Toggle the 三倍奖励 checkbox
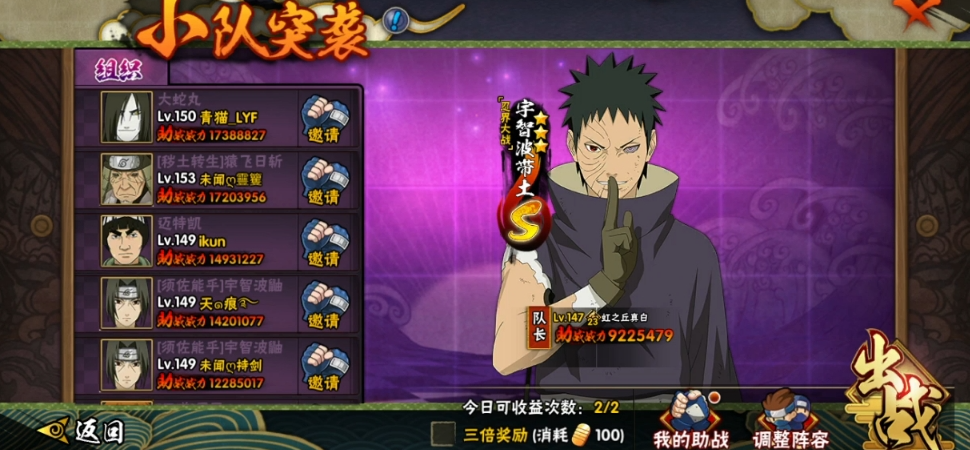Image resolution: width=970 pixels, height=450 pixels. point(443,433)
